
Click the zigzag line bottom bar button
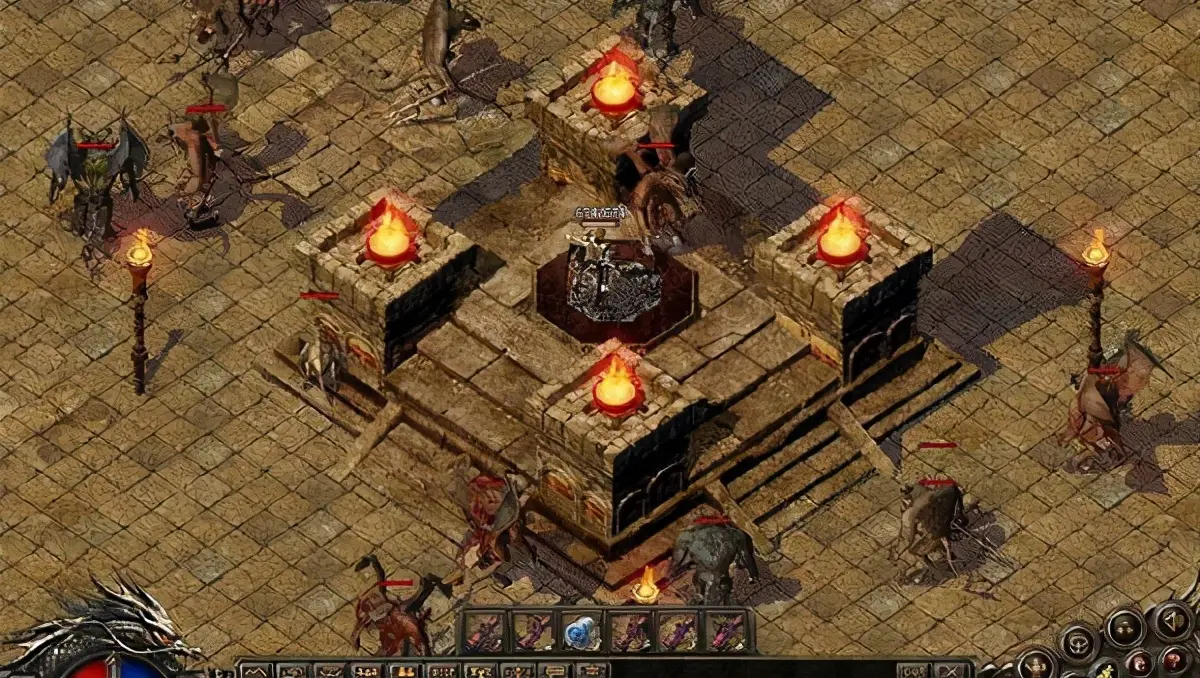pyautogui.click(x=254, y=670)
